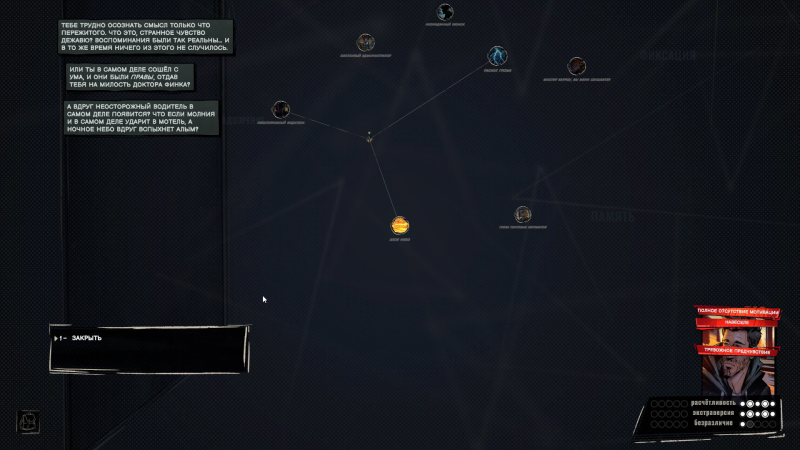Open the square icon in the bottom-left corner
Screen dimensions: 800x450
(x=28, y=422)
